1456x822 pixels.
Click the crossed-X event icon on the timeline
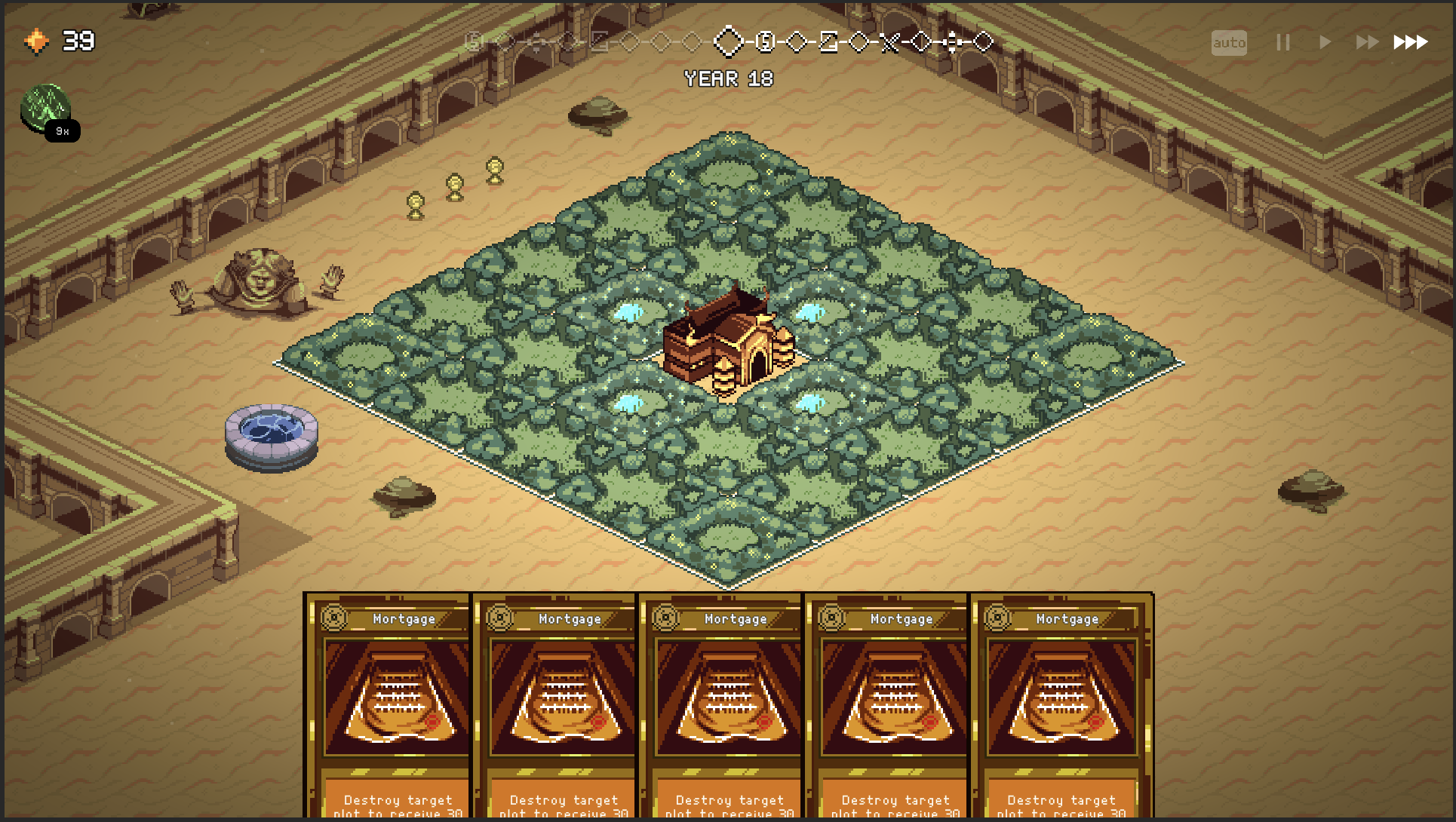[x=890, y=43]
